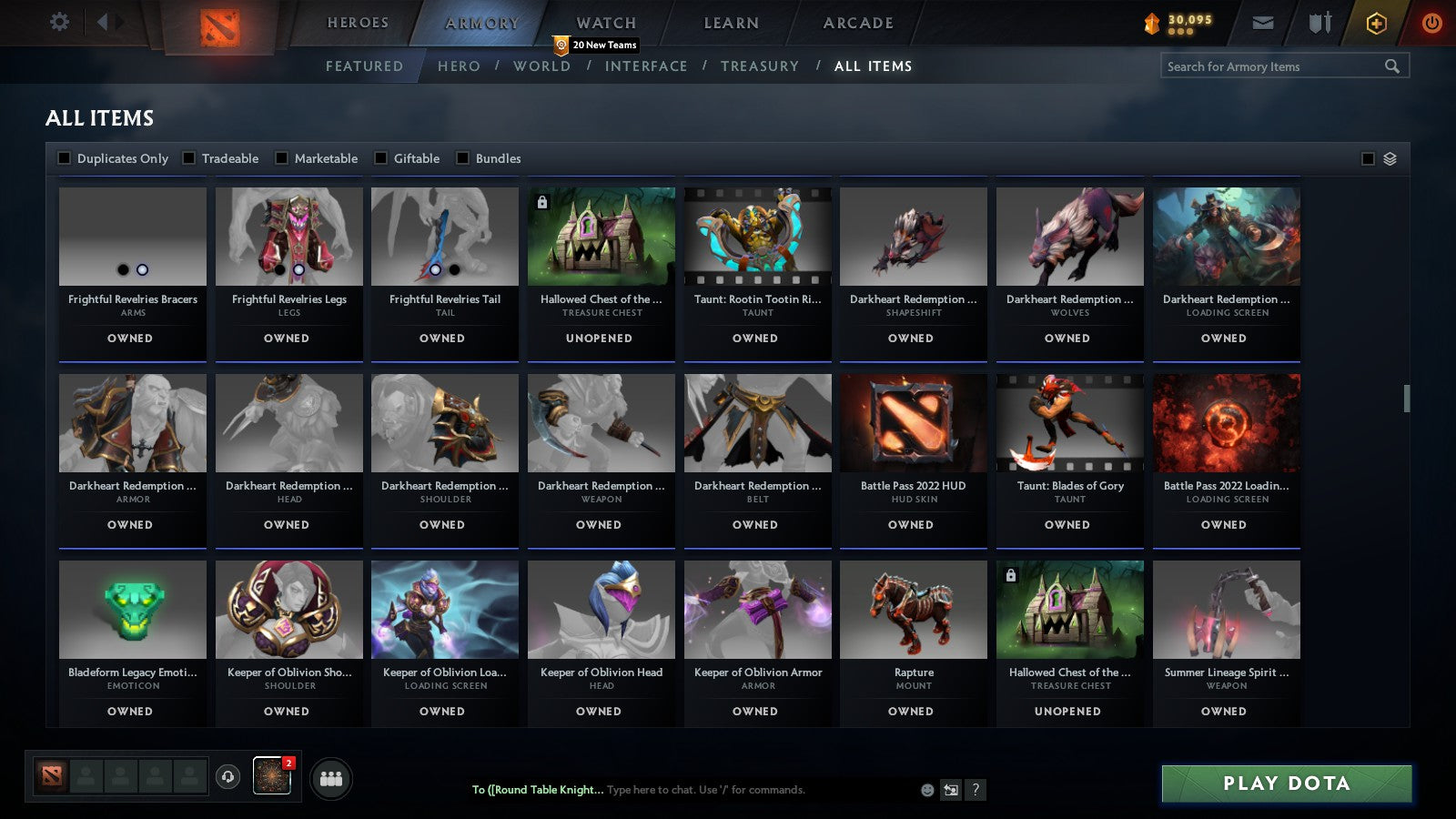Switch to the Treasury tab
Screen dimensions: 1456x819
point(761,66)
